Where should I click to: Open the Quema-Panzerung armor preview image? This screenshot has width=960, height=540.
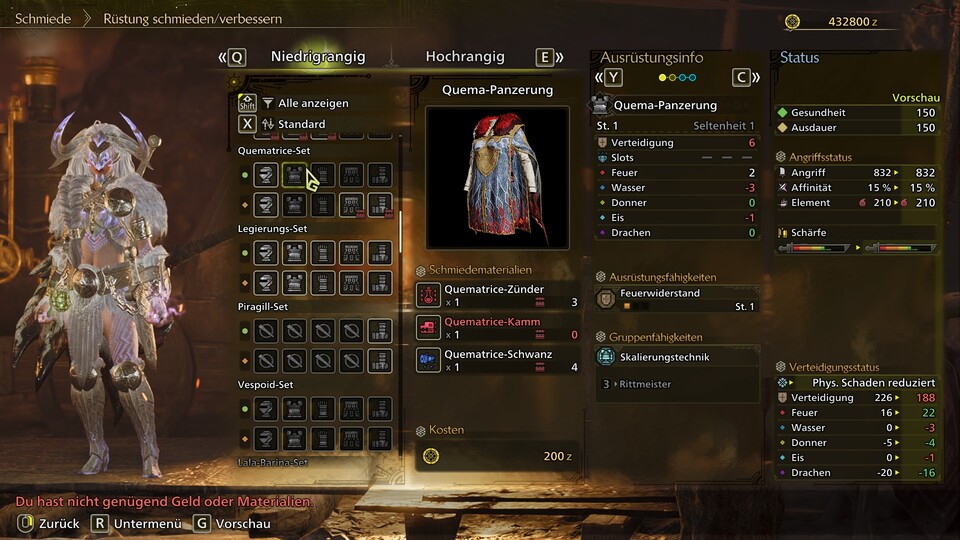pyautogui.click(x=497, y=177)
